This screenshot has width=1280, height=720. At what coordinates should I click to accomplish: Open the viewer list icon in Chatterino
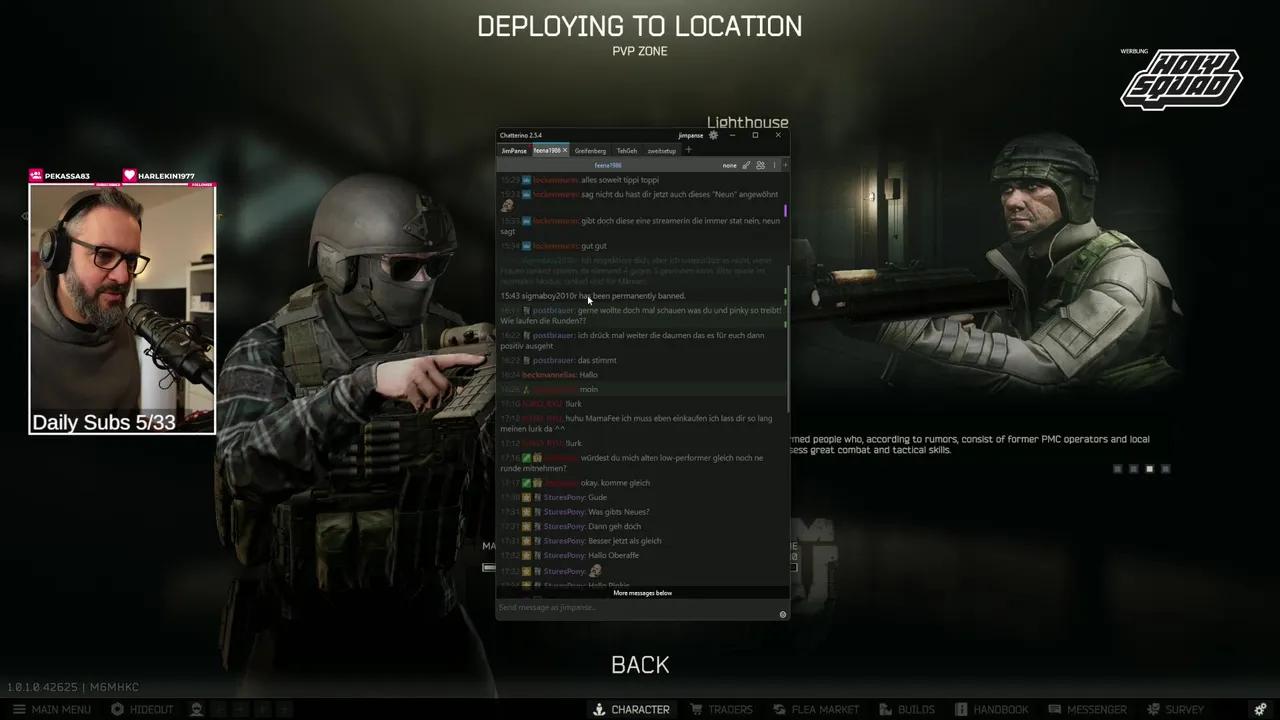coord(759,165)
